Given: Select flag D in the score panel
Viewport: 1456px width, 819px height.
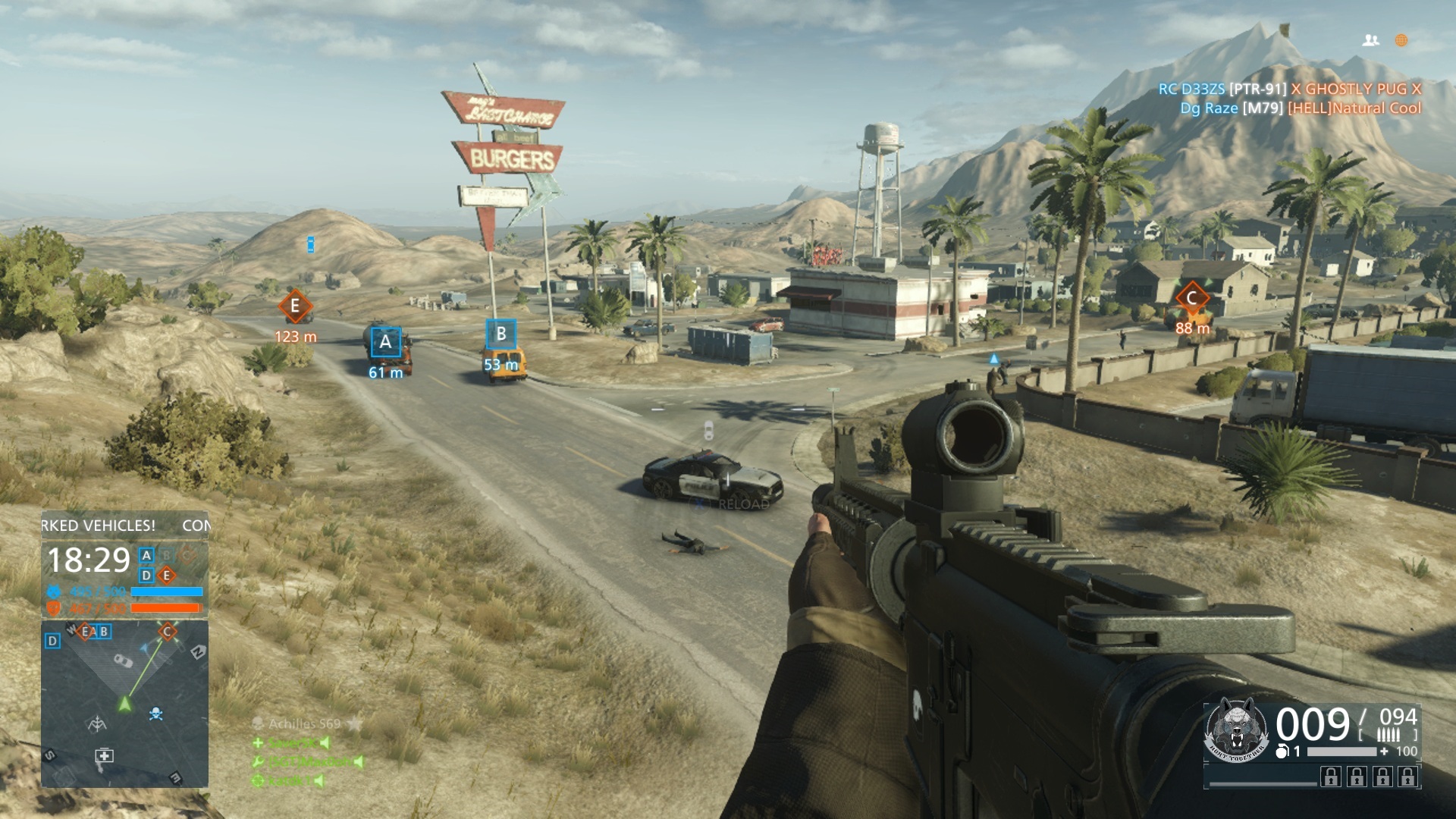Looking at the screenshot, I should [147, 576].
